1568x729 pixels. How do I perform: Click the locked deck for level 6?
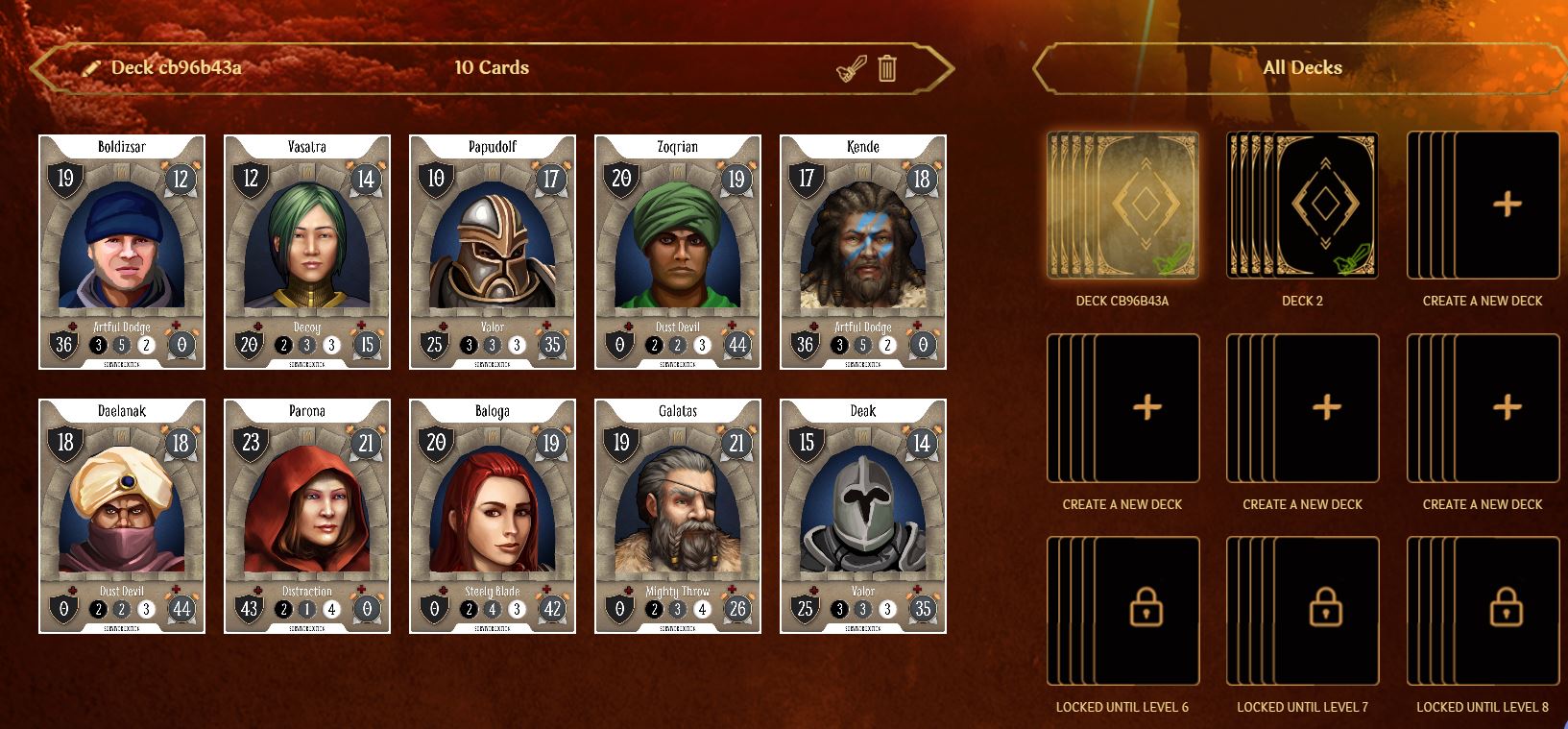(1122, 611)
